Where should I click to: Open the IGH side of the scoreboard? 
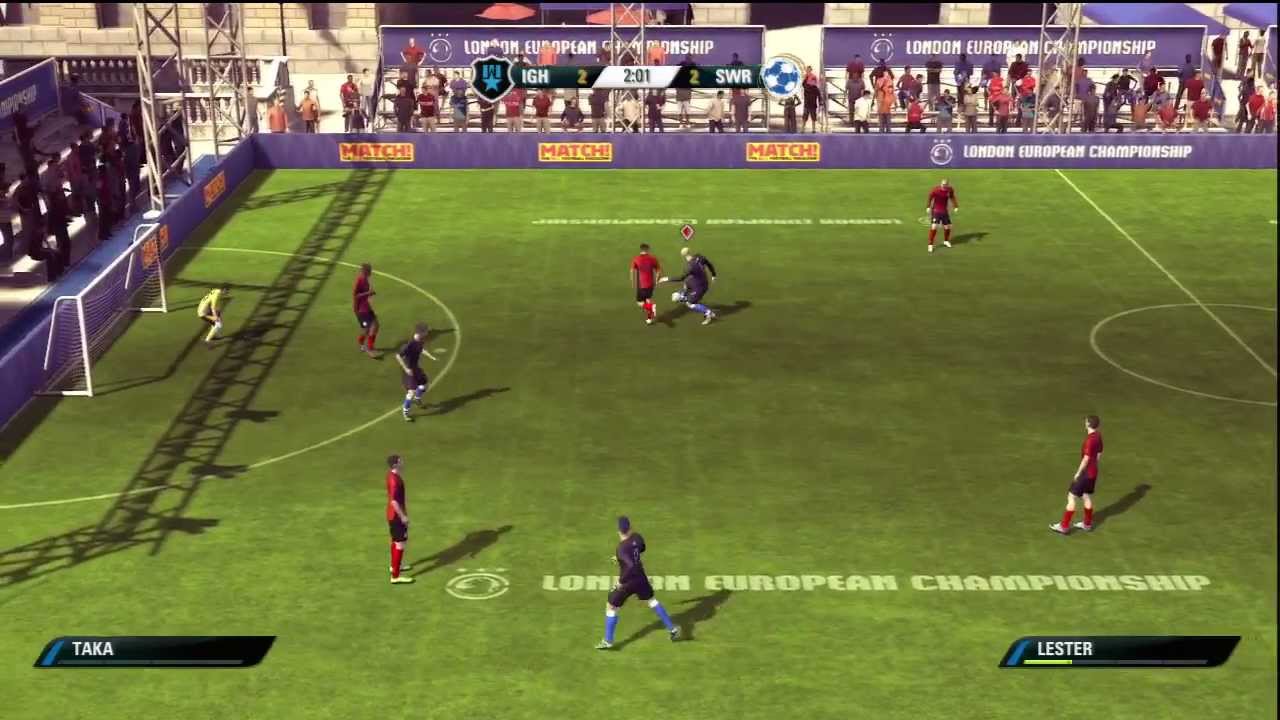(x=534, y=76)
